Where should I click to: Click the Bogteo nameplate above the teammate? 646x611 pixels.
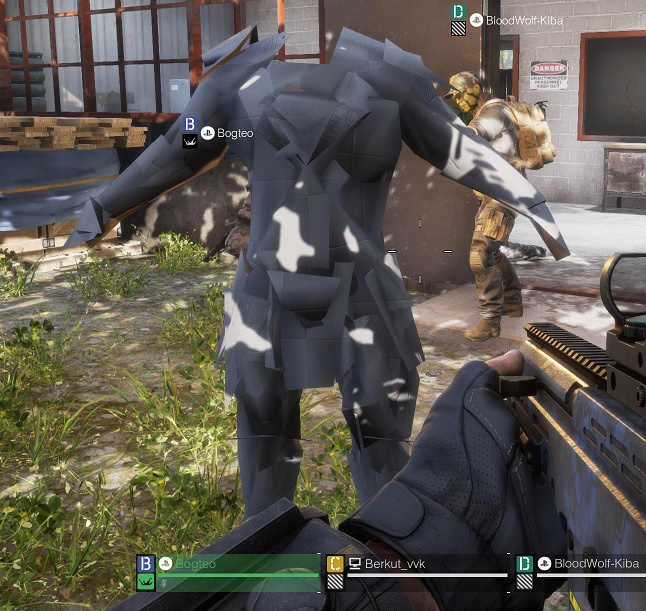[x=235, y=133]
